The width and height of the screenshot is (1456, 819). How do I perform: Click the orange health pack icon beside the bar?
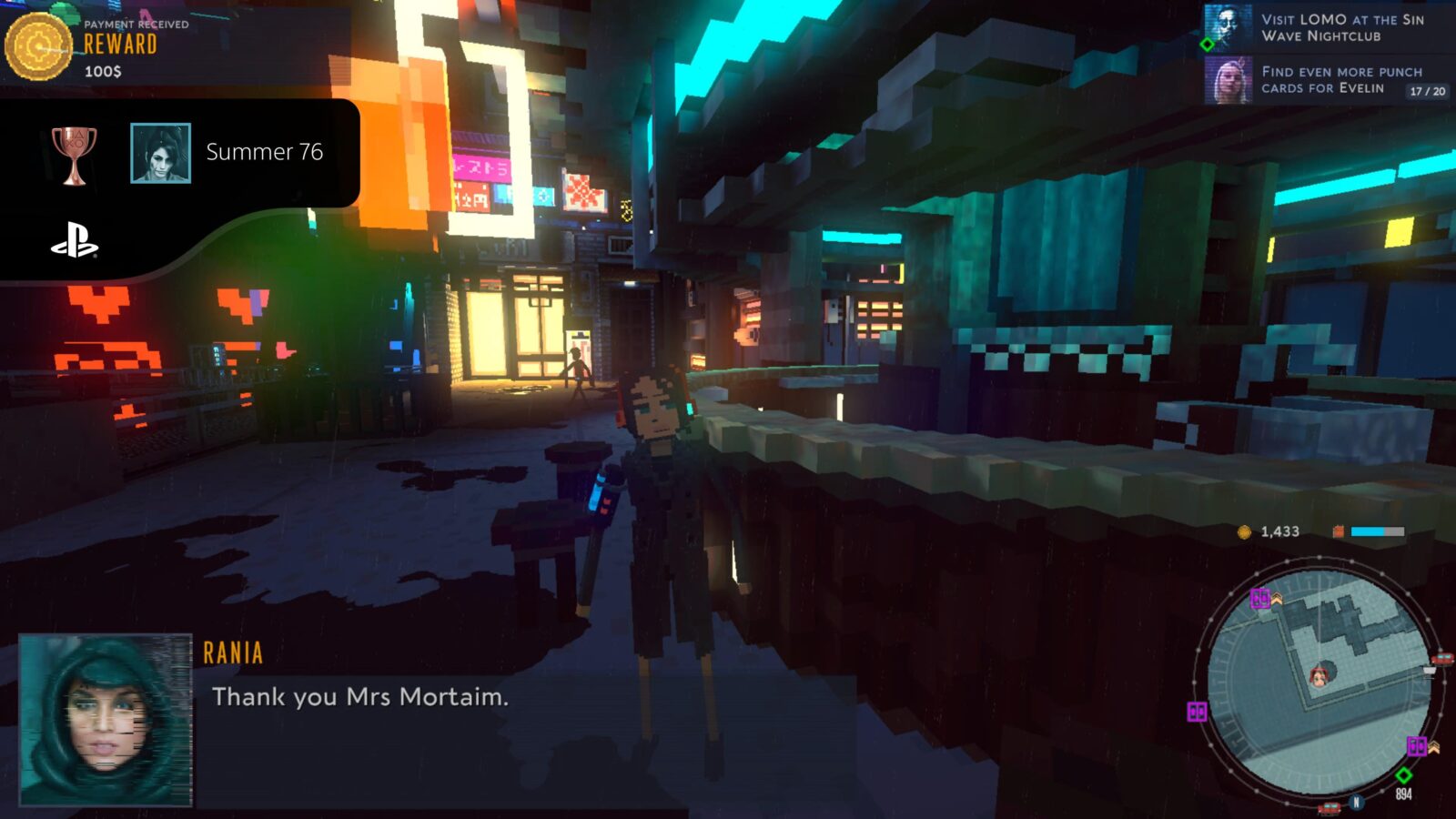1339,531
